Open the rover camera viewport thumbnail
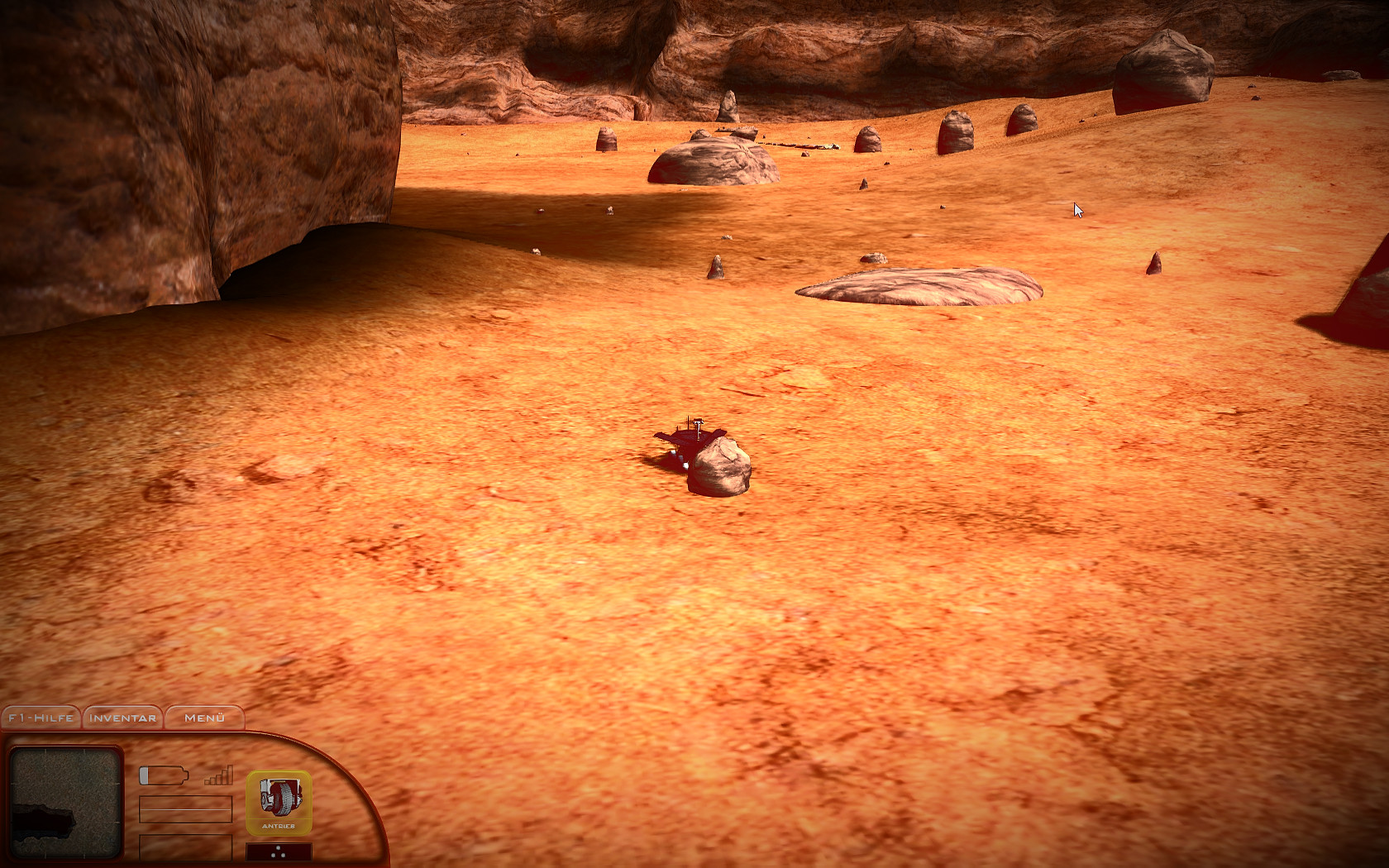The image size is (1389, 868). pos(66,802)
